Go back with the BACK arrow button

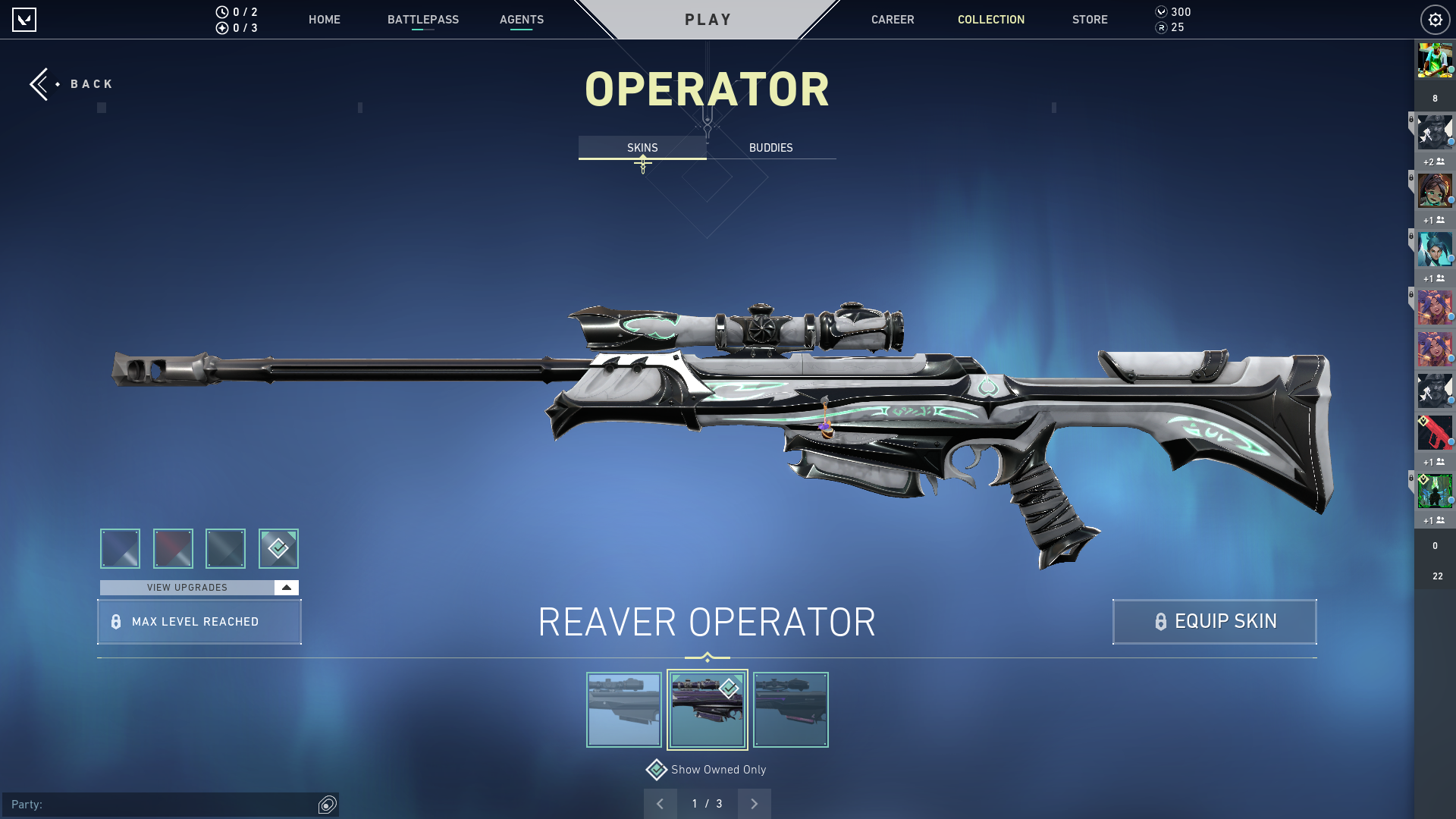point(71,84)
